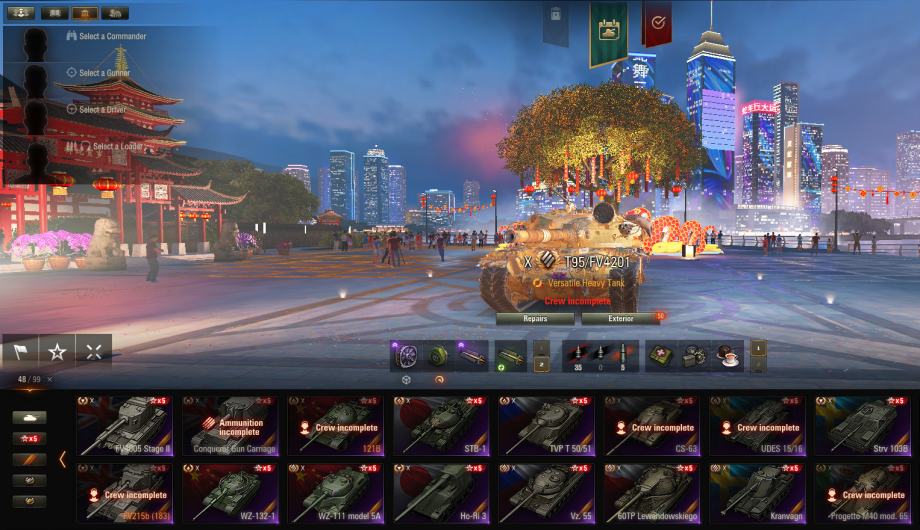The image size is (920, 530).
Task: Open the white flag button
Action: 20,352
